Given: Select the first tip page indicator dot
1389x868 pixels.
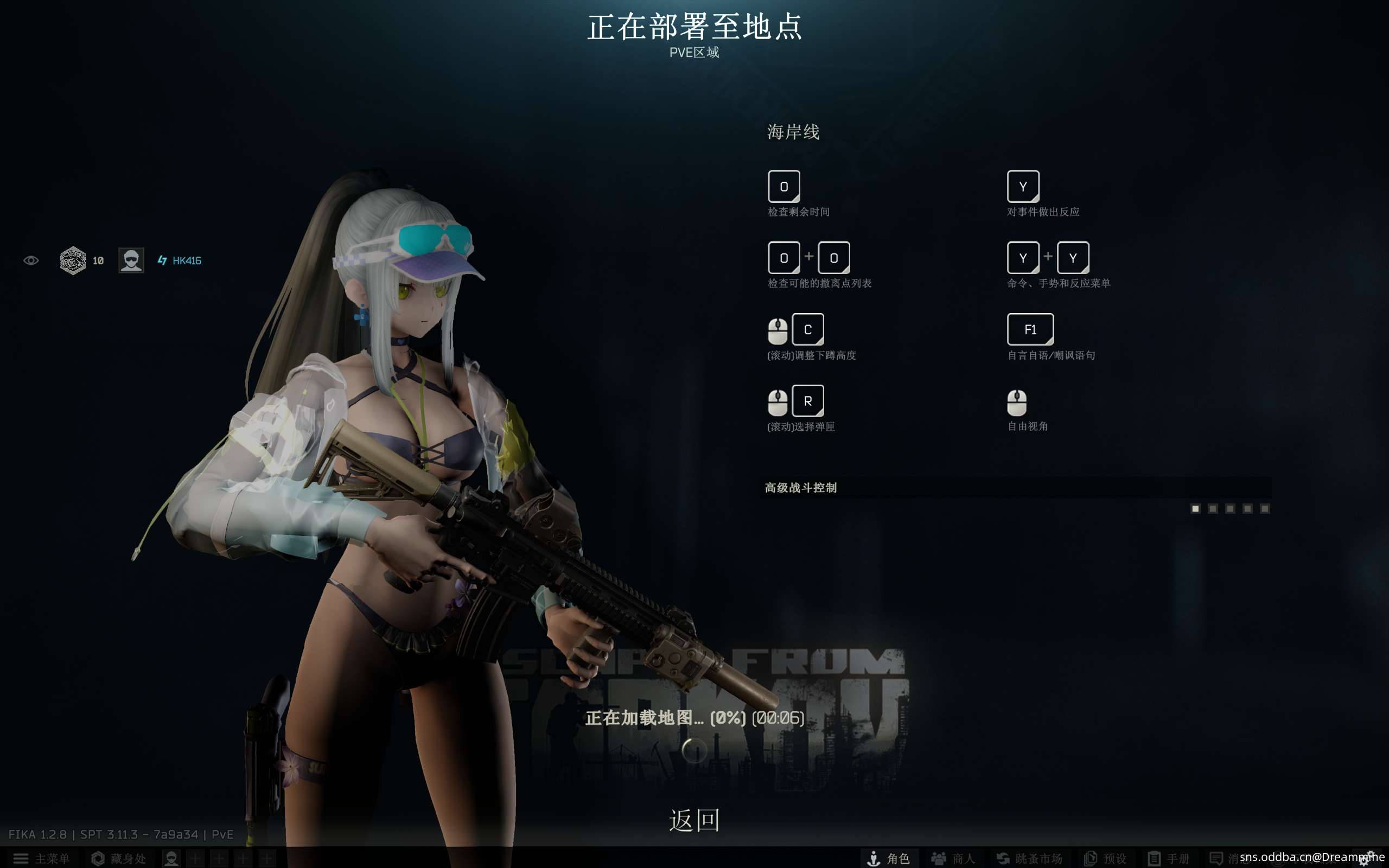Looking at the screenshot, I should [x=1196, y=509].
